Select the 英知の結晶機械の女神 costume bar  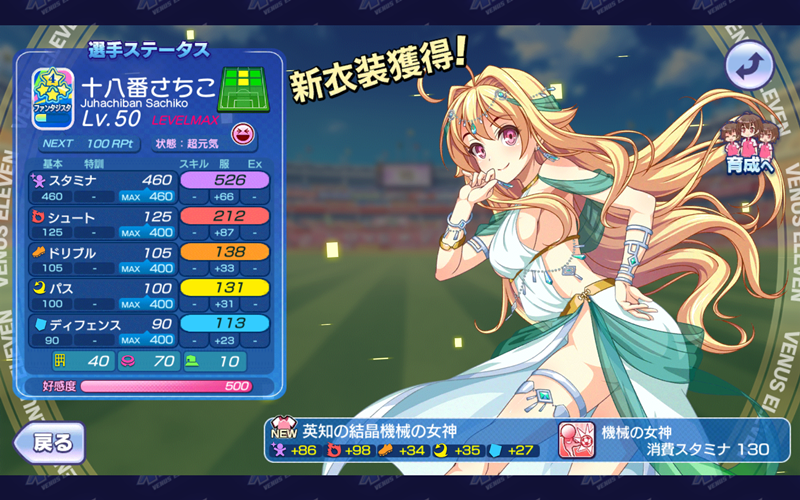(408, 440)
